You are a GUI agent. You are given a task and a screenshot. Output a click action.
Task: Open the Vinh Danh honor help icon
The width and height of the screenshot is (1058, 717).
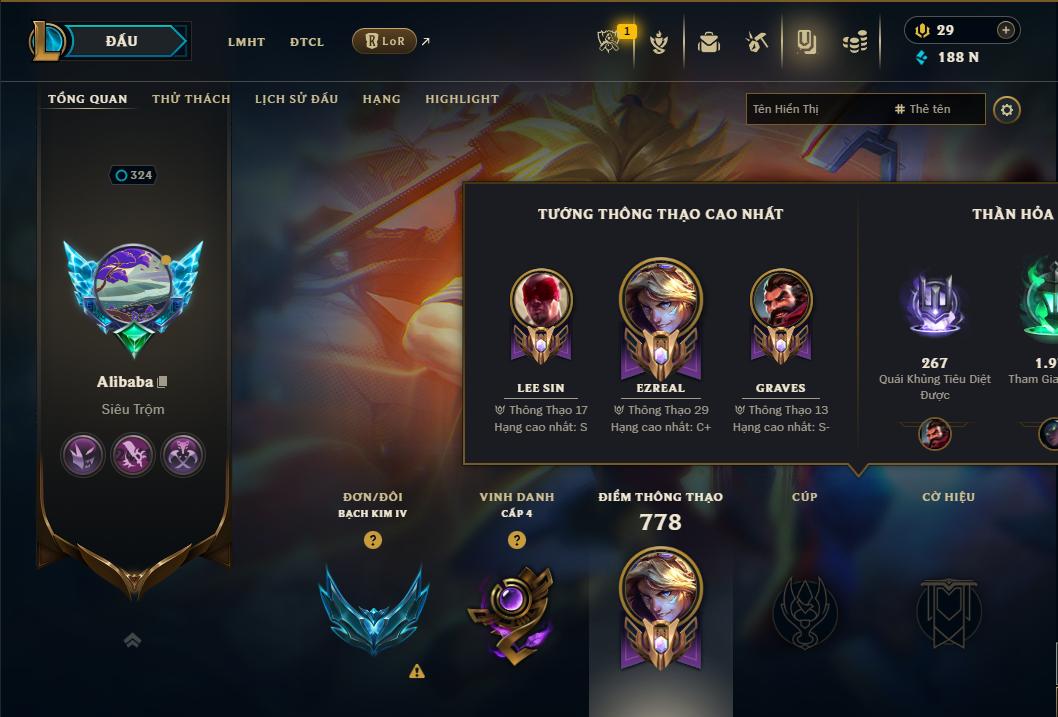coord(517,540)
